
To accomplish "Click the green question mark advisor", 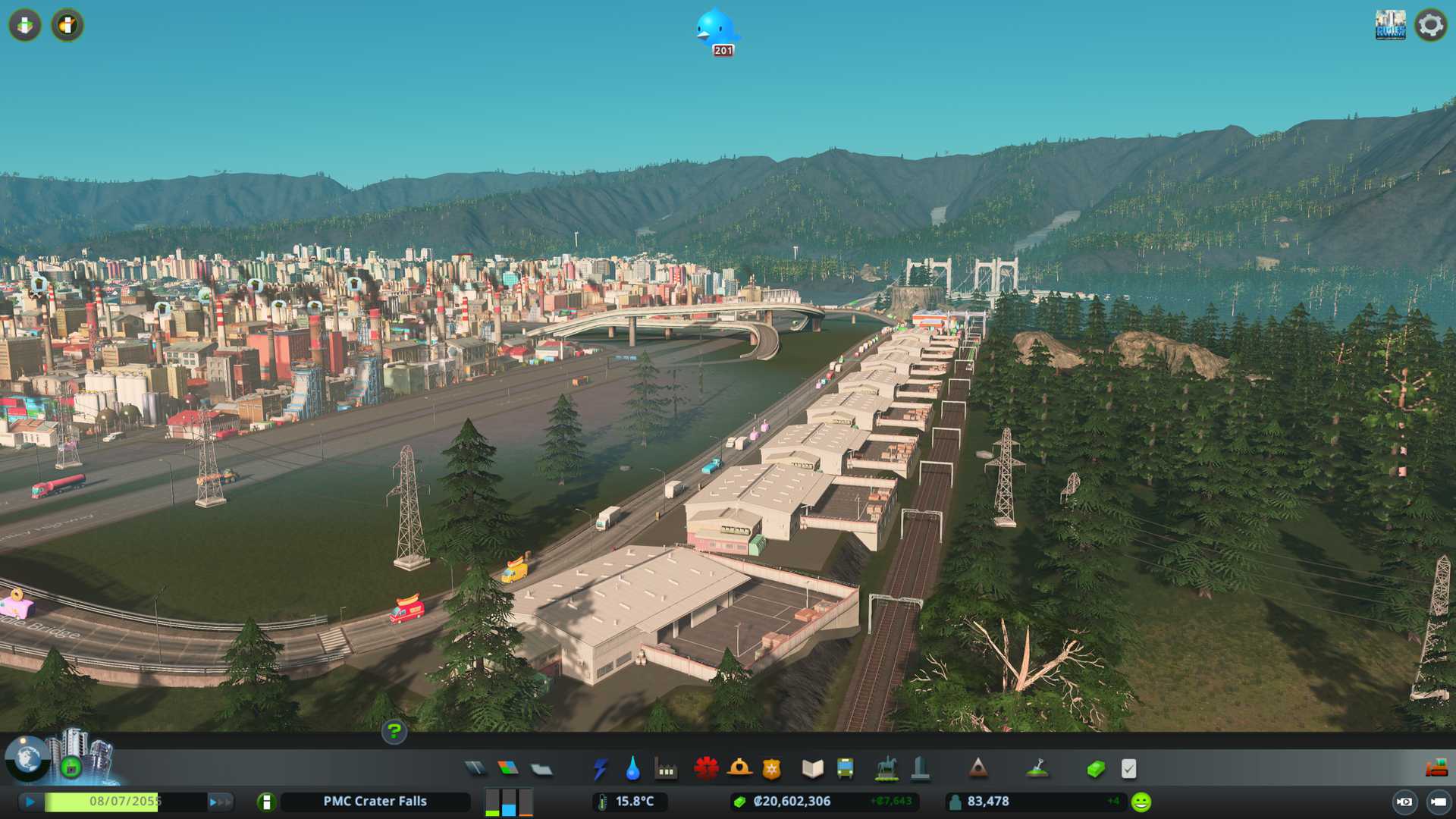I will tap(394, 731).
